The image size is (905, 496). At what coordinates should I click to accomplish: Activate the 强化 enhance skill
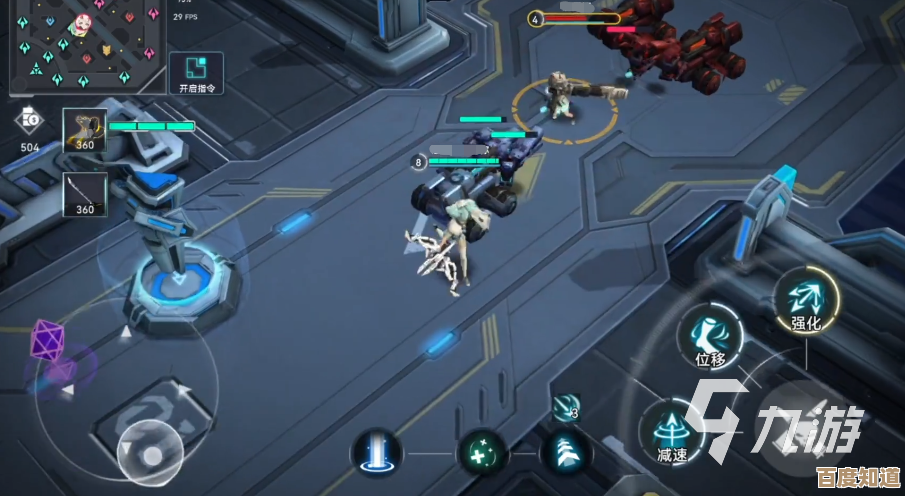point(805,299)
